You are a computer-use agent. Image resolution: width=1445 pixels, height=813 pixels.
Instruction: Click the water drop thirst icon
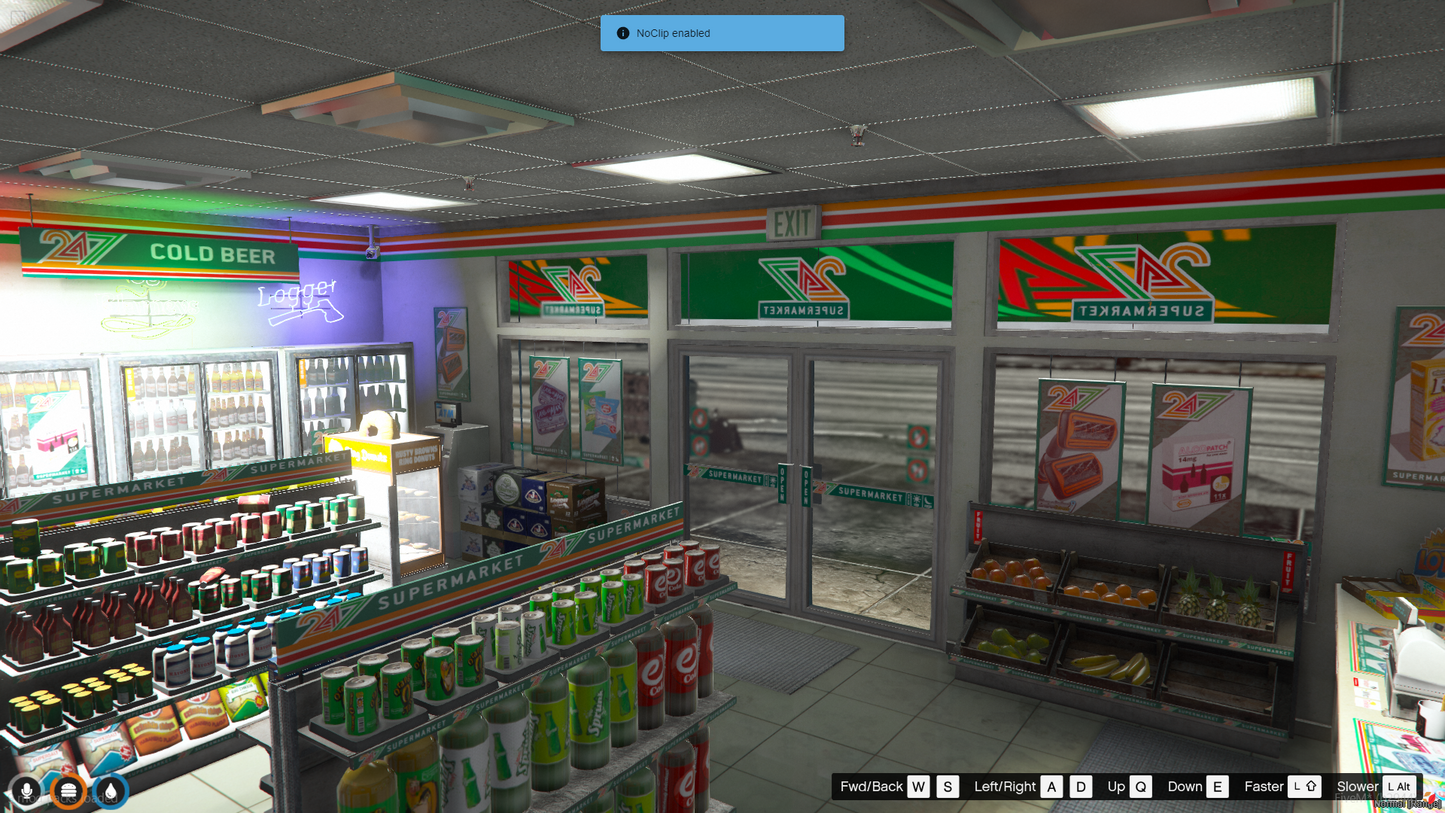[x=111, y=791]
